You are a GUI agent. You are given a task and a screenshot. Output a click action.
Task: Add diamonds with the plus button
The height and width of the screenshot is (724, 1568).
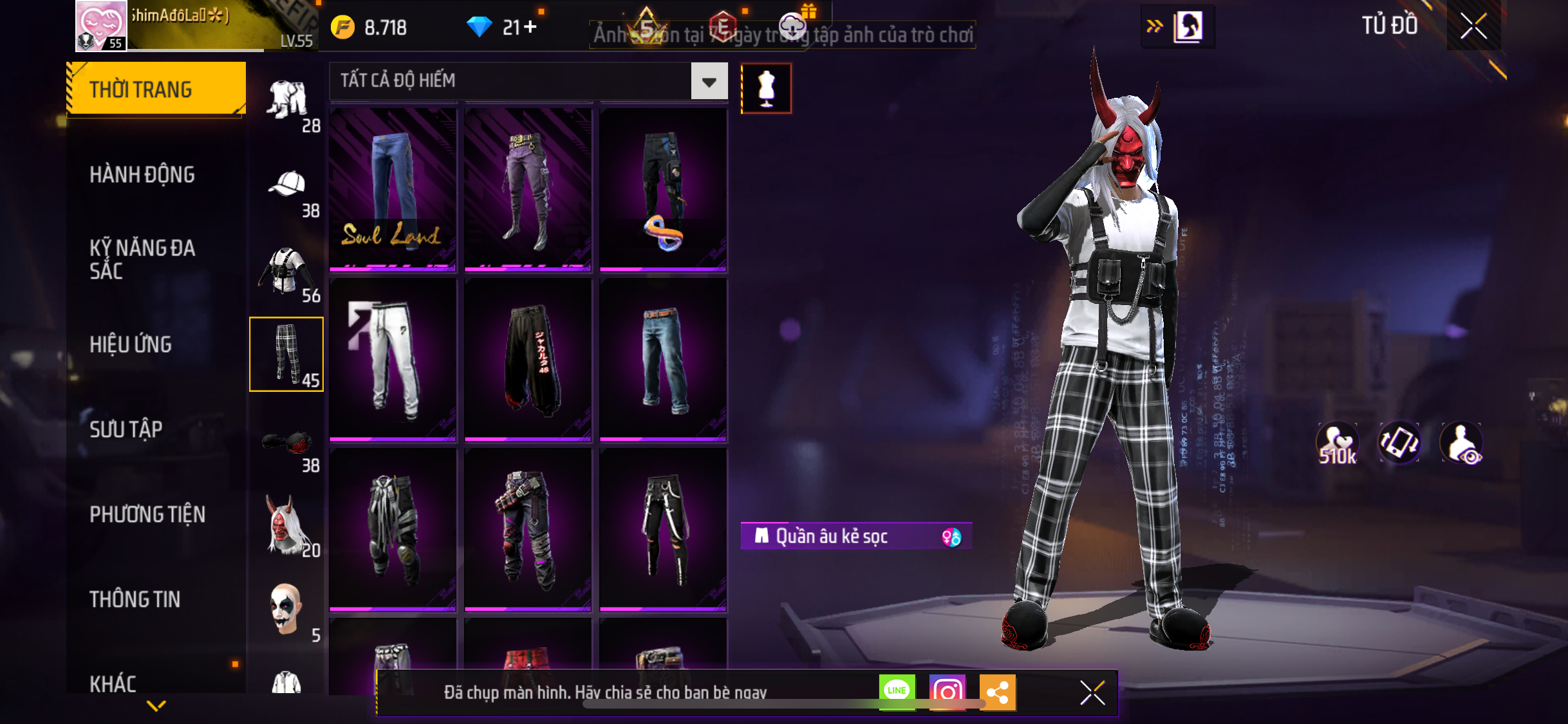coord(530,27)
